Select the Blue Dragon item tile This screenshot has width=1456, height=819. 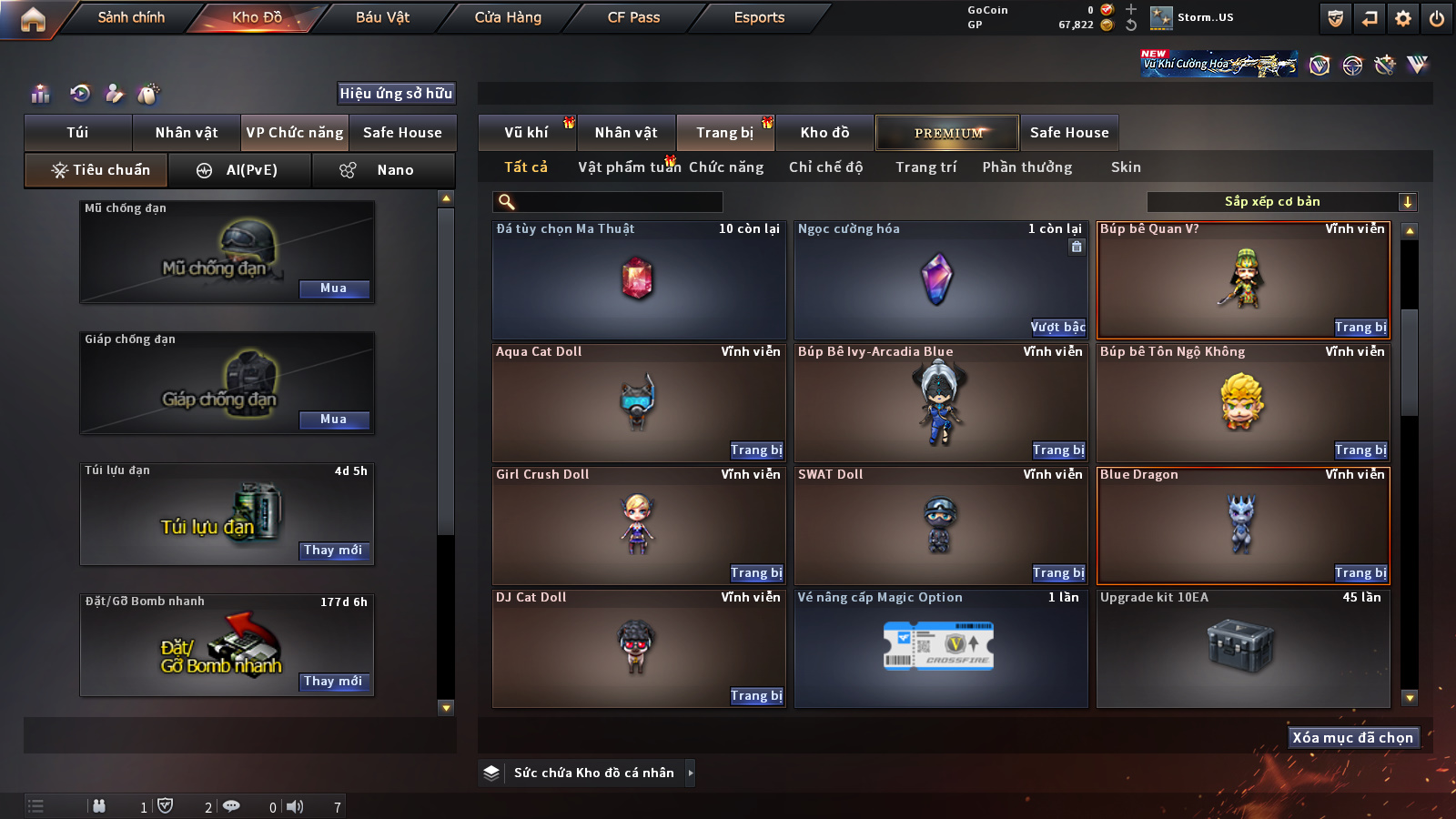(1242, 524)
